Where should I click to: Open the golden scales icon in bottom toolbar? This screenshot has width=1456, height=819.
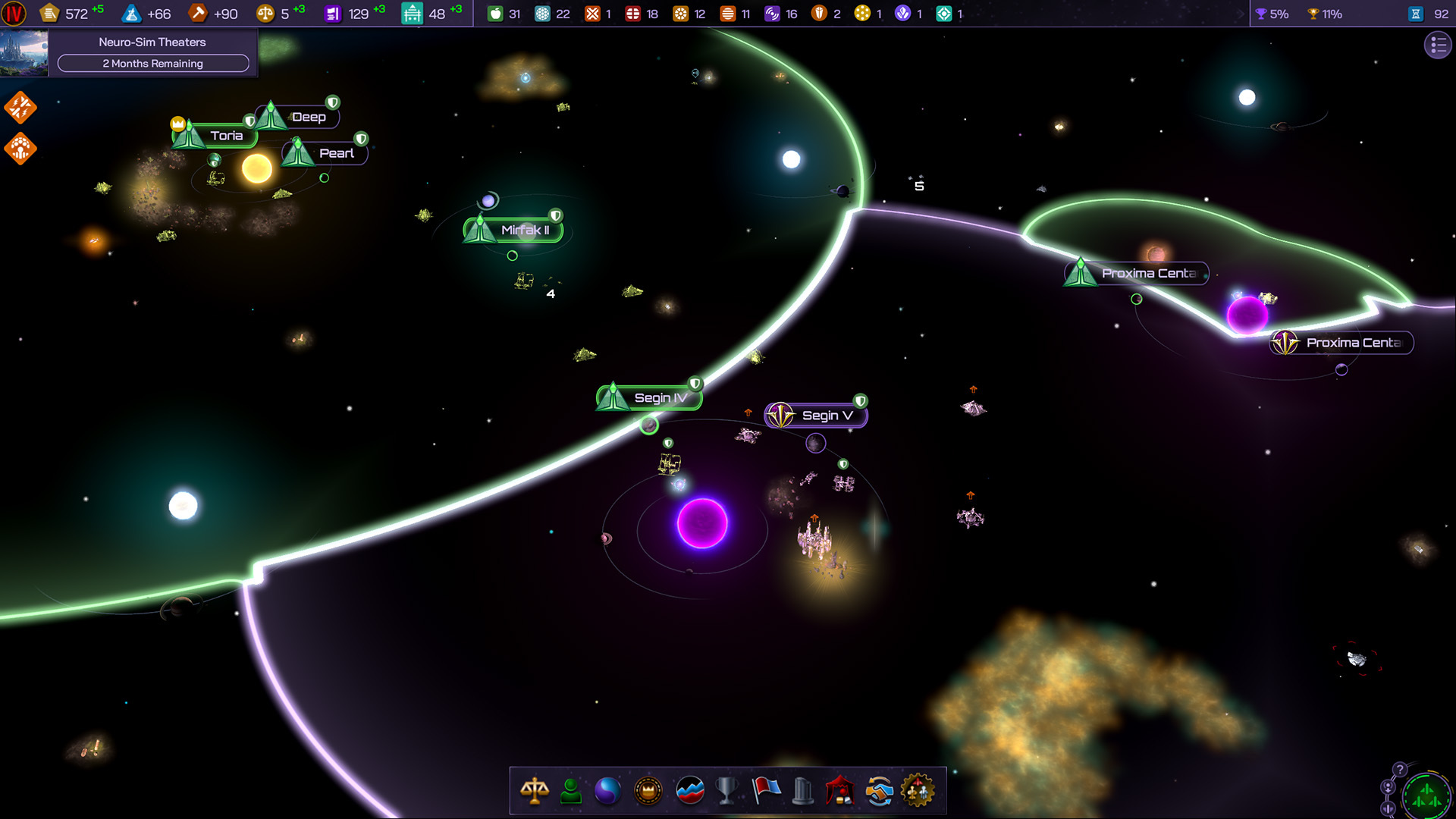tap(535, 791)
